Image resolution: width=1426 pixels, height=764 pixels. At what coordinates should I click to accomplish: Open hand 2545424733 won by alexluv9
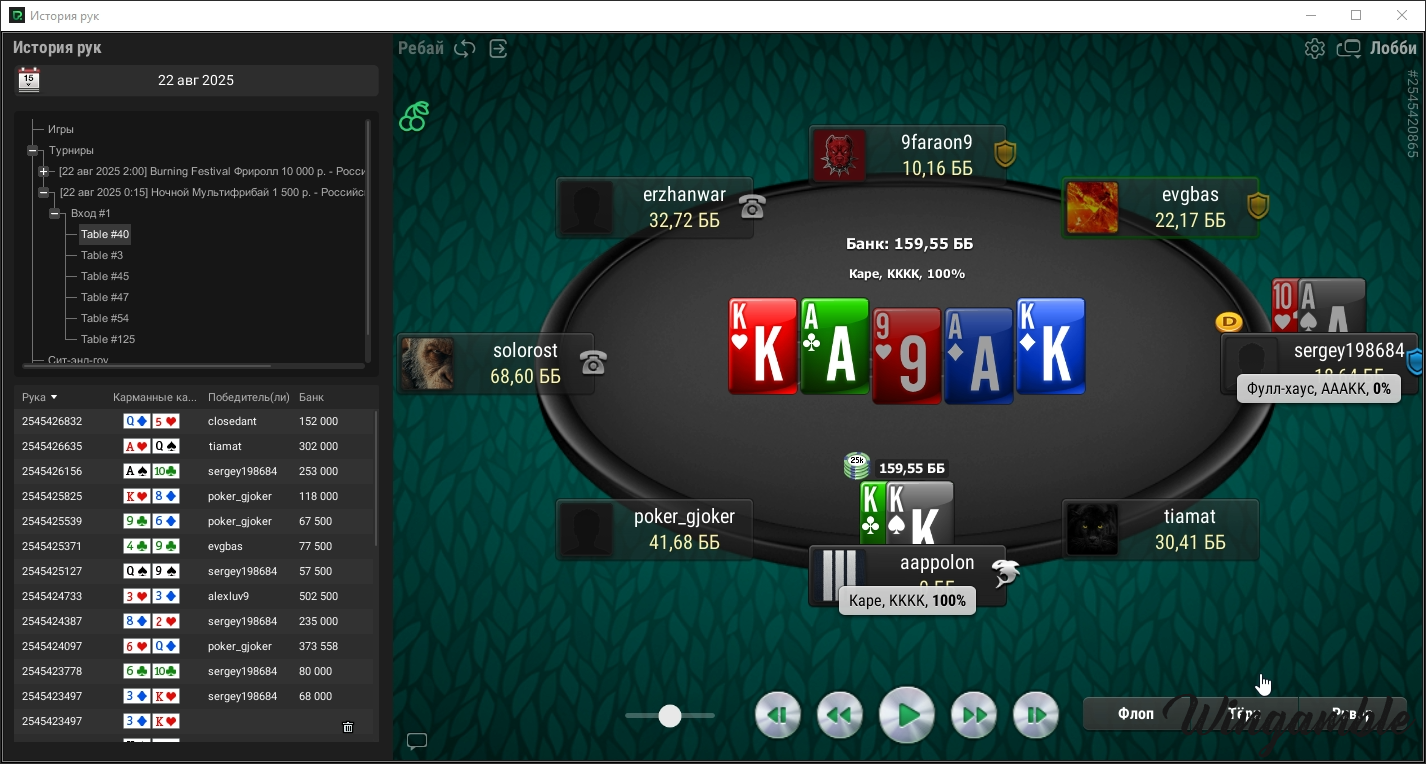pyautogui.click(x=52, y=596)
